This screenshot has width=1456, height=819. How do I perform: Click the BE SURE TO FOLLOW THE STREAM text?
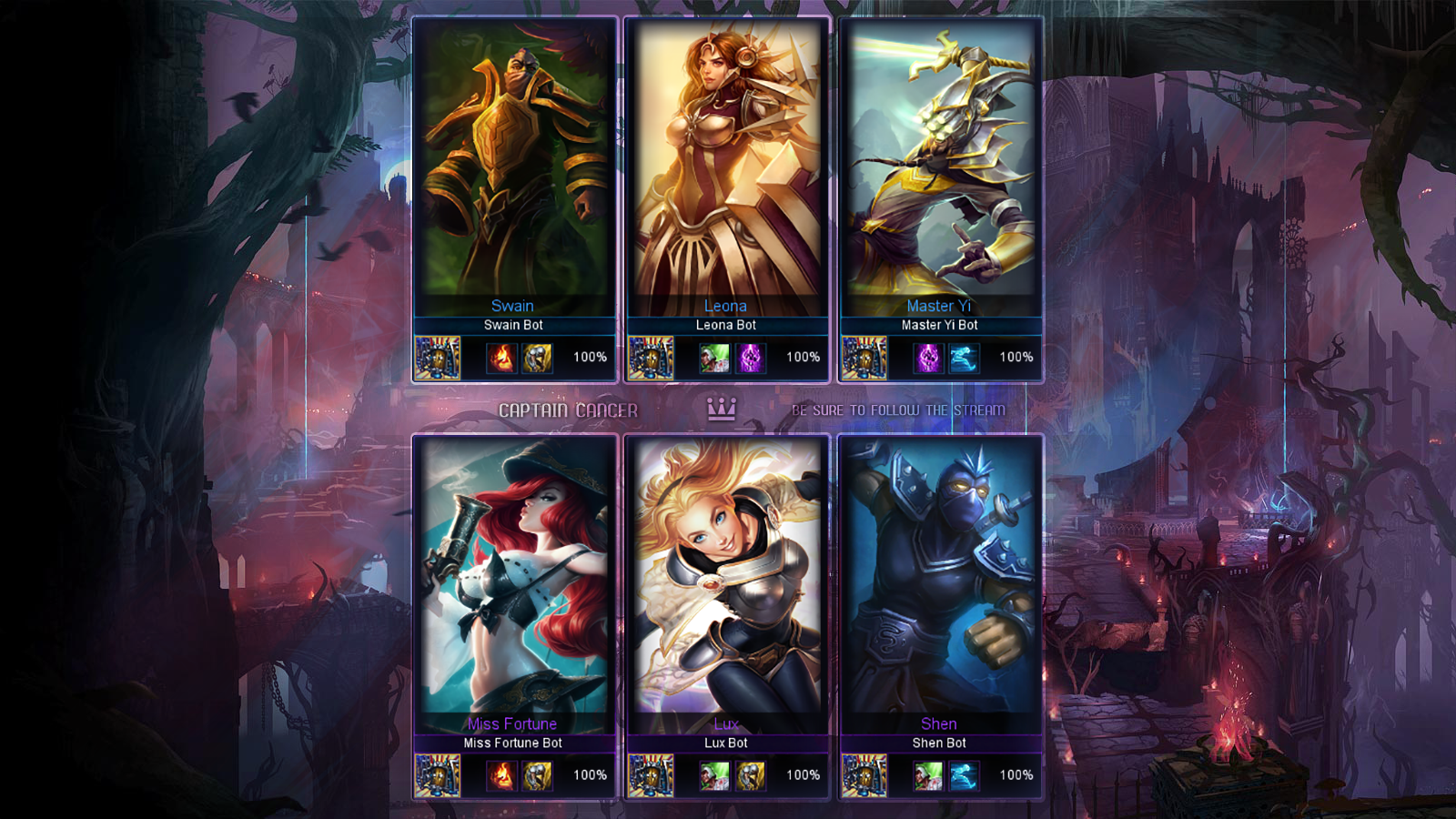click(898, 409)
